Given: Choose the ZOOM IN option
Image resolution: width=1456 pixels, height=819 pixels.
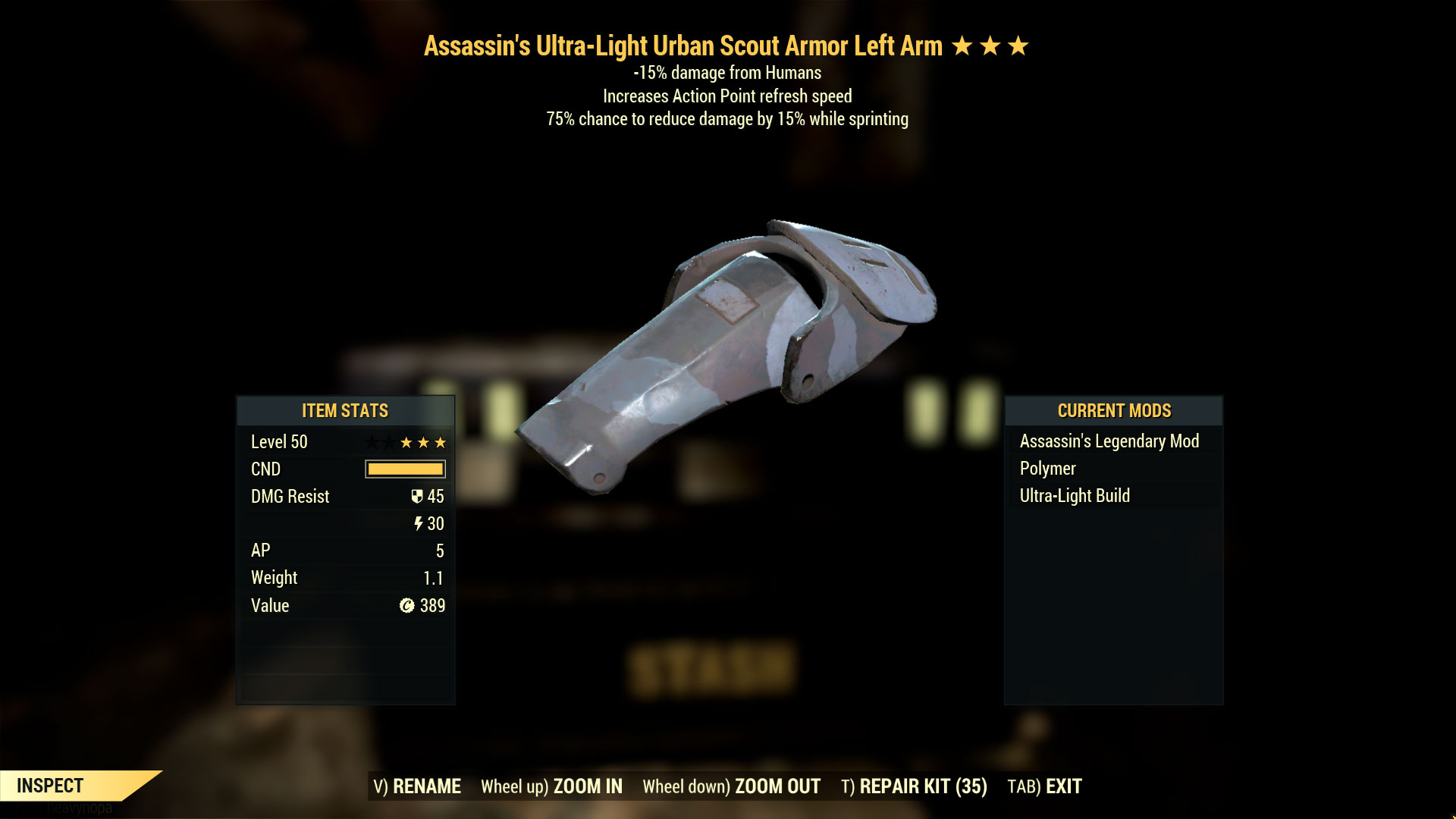Looking at the screenshot, I should [x=551, y=786].
